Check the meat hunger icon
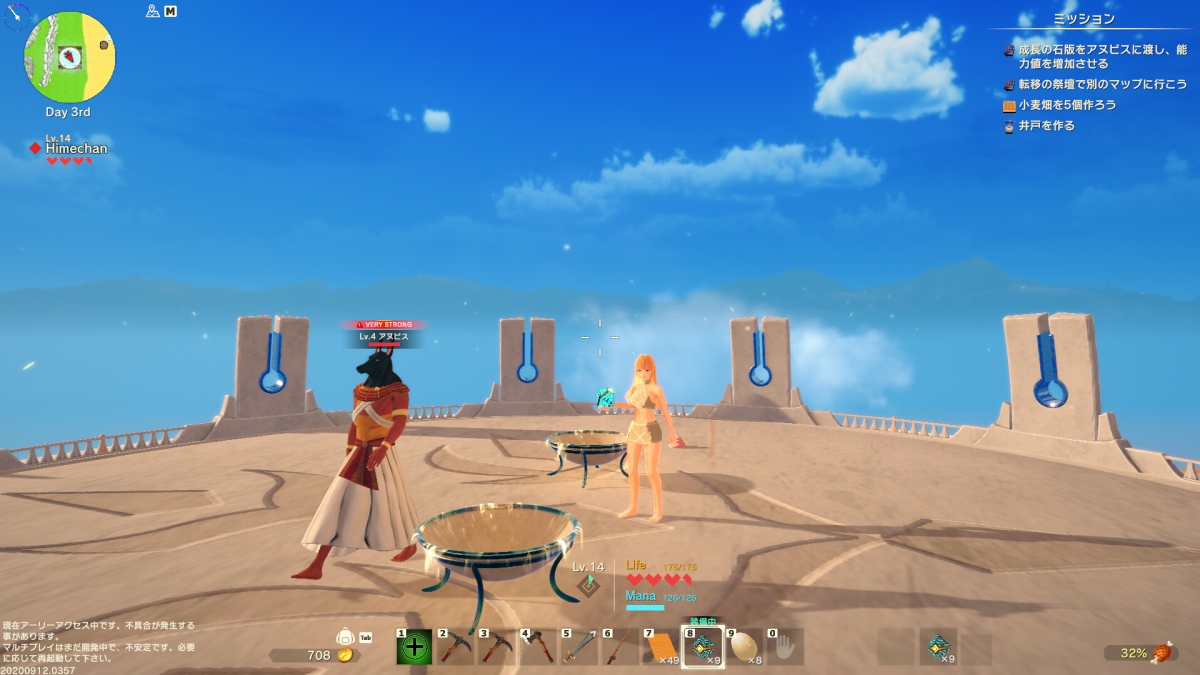 click(1162, 653)
